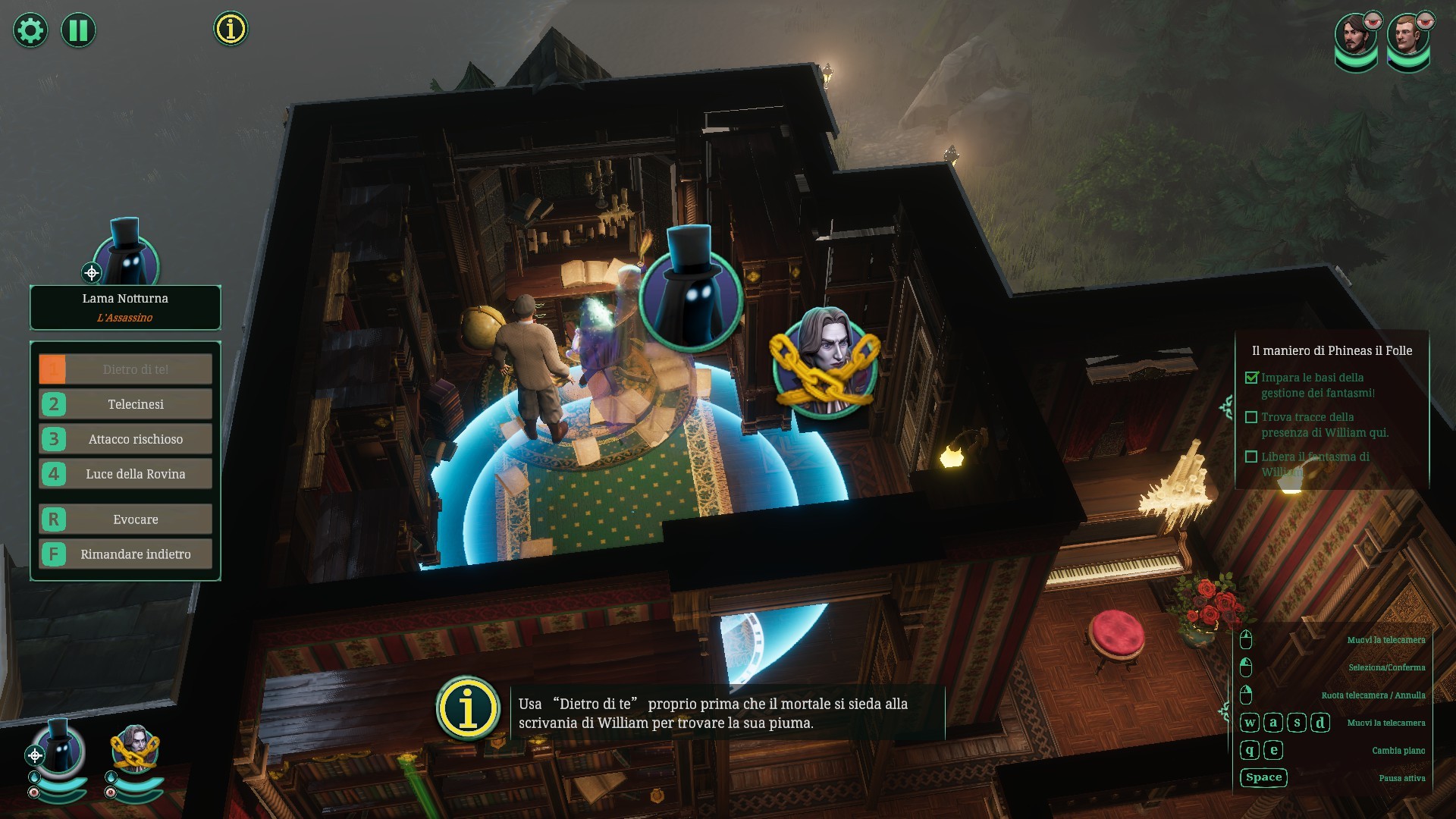Screen dimensions: 1456x819
Task: Click the Lama Notturna name panel
Action: (x=125, y=307)
